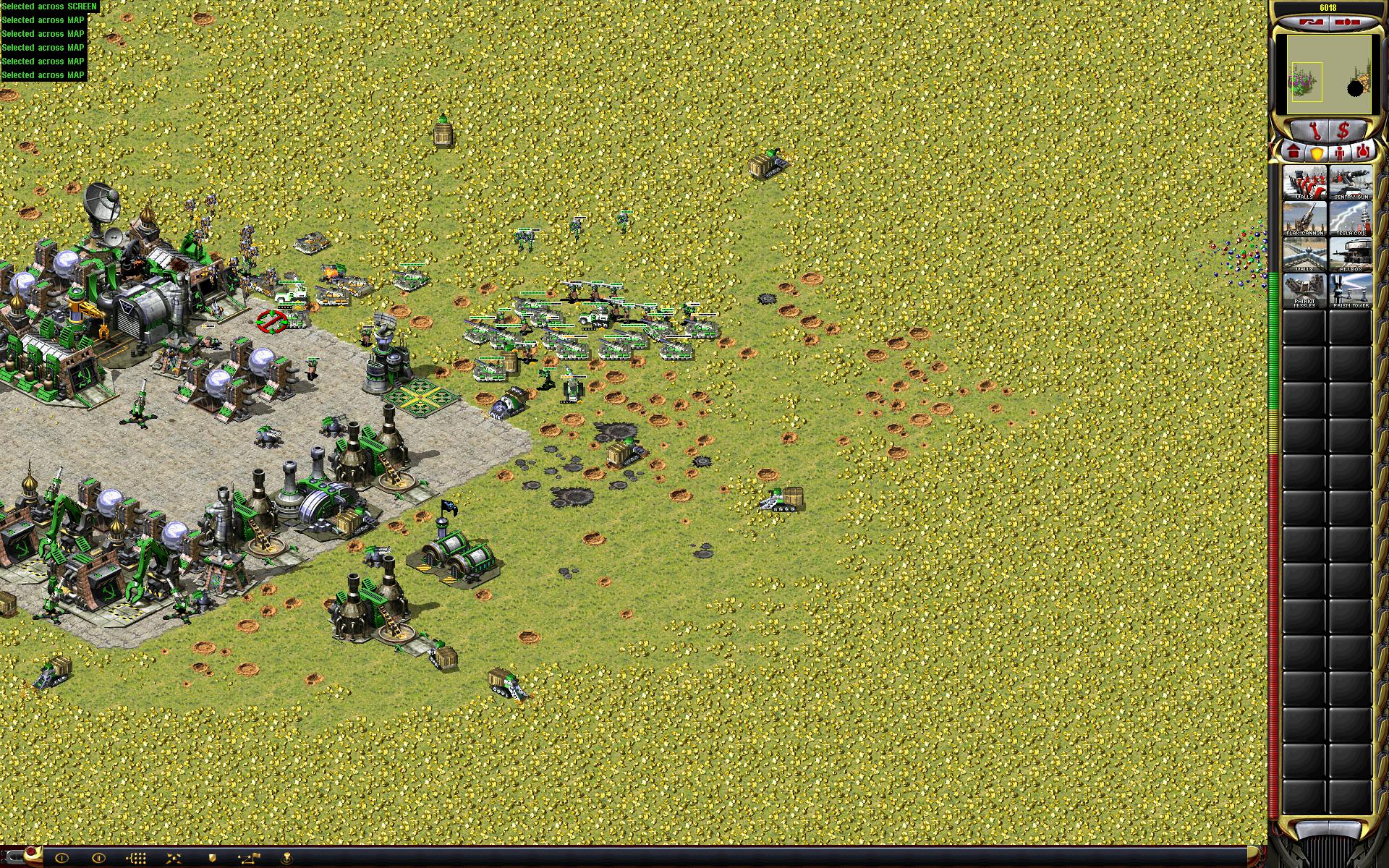
Task: Select the Pillbox build icon
Action: click(1350, 255)
